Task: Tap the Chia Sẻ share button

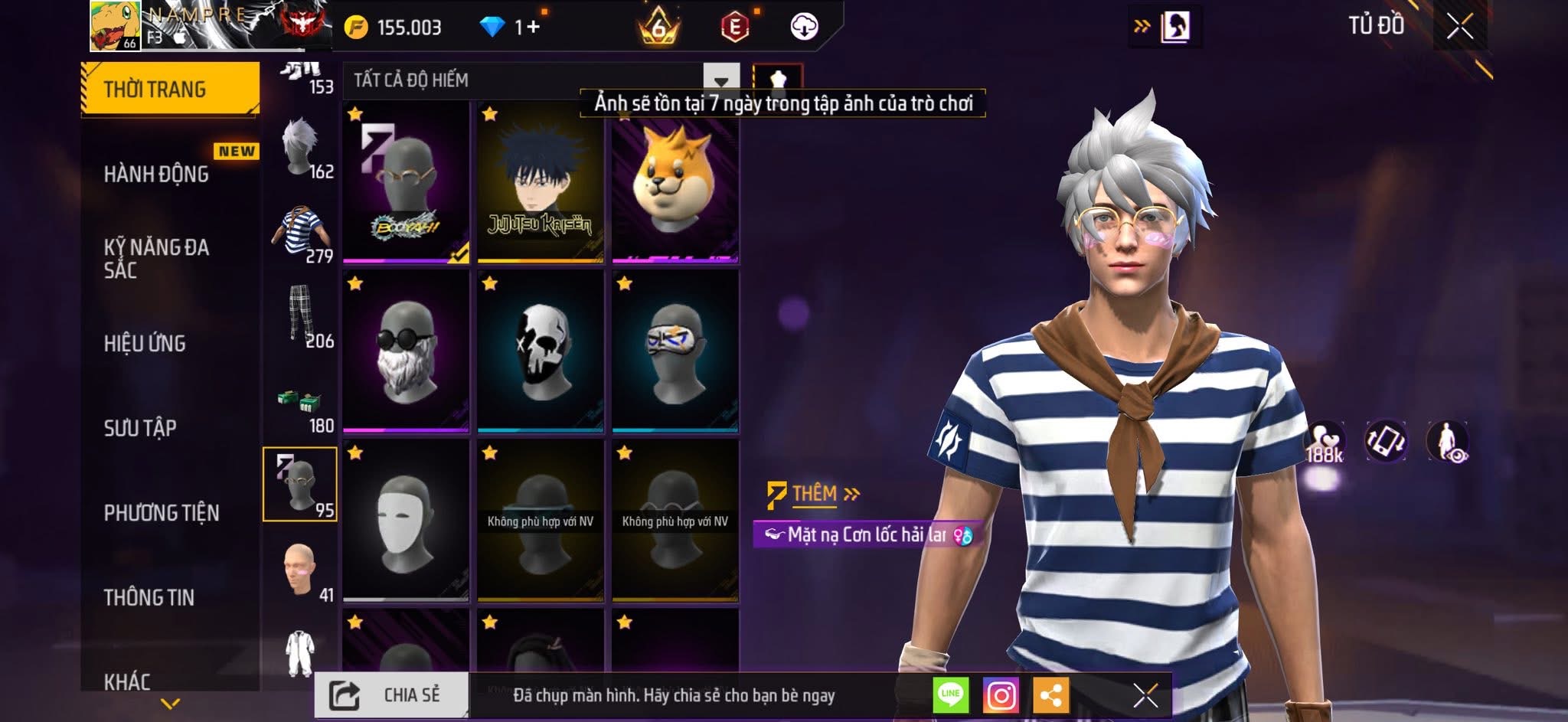Action: (391, 695)
